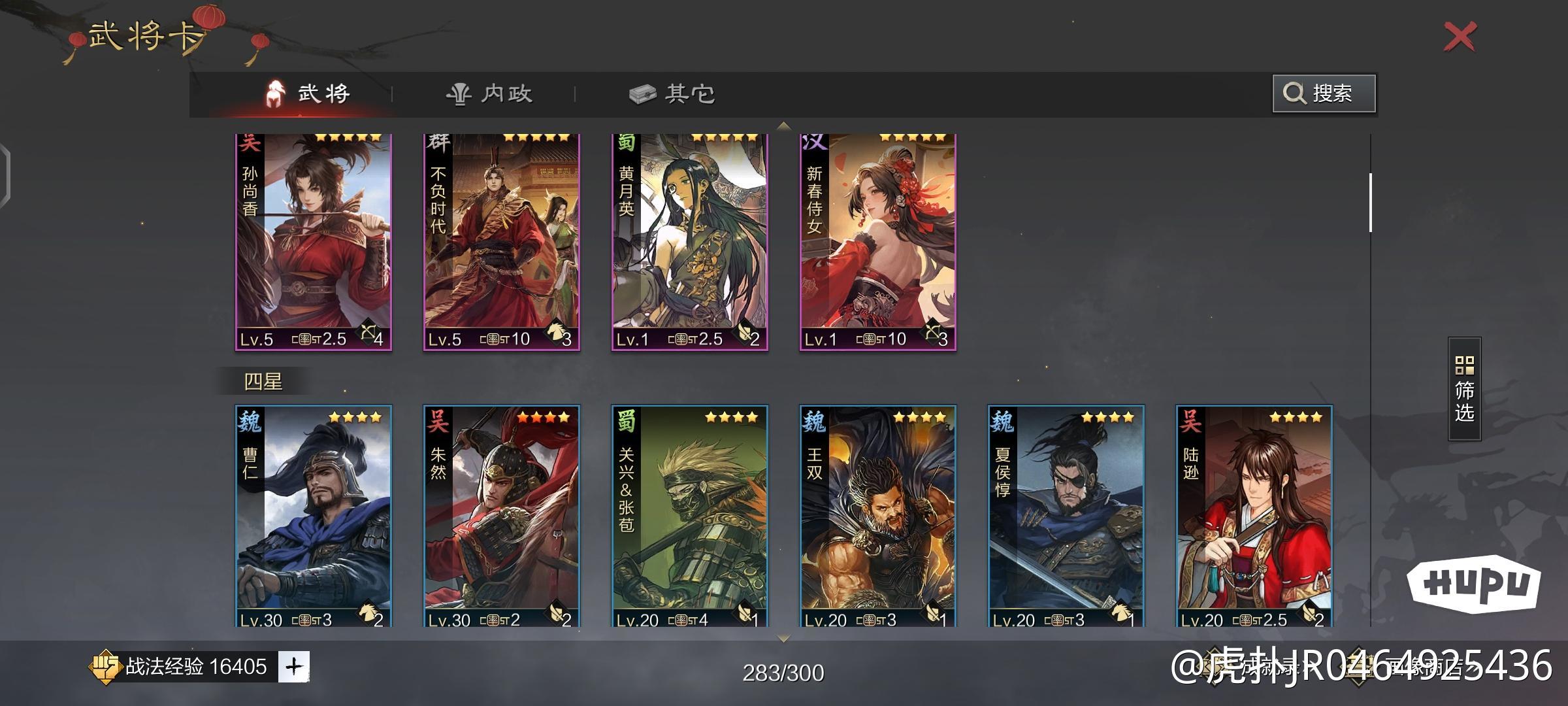Choose the 黄月英 general card
This screenshot has width=1568, height=706.
tap(690, 242)
